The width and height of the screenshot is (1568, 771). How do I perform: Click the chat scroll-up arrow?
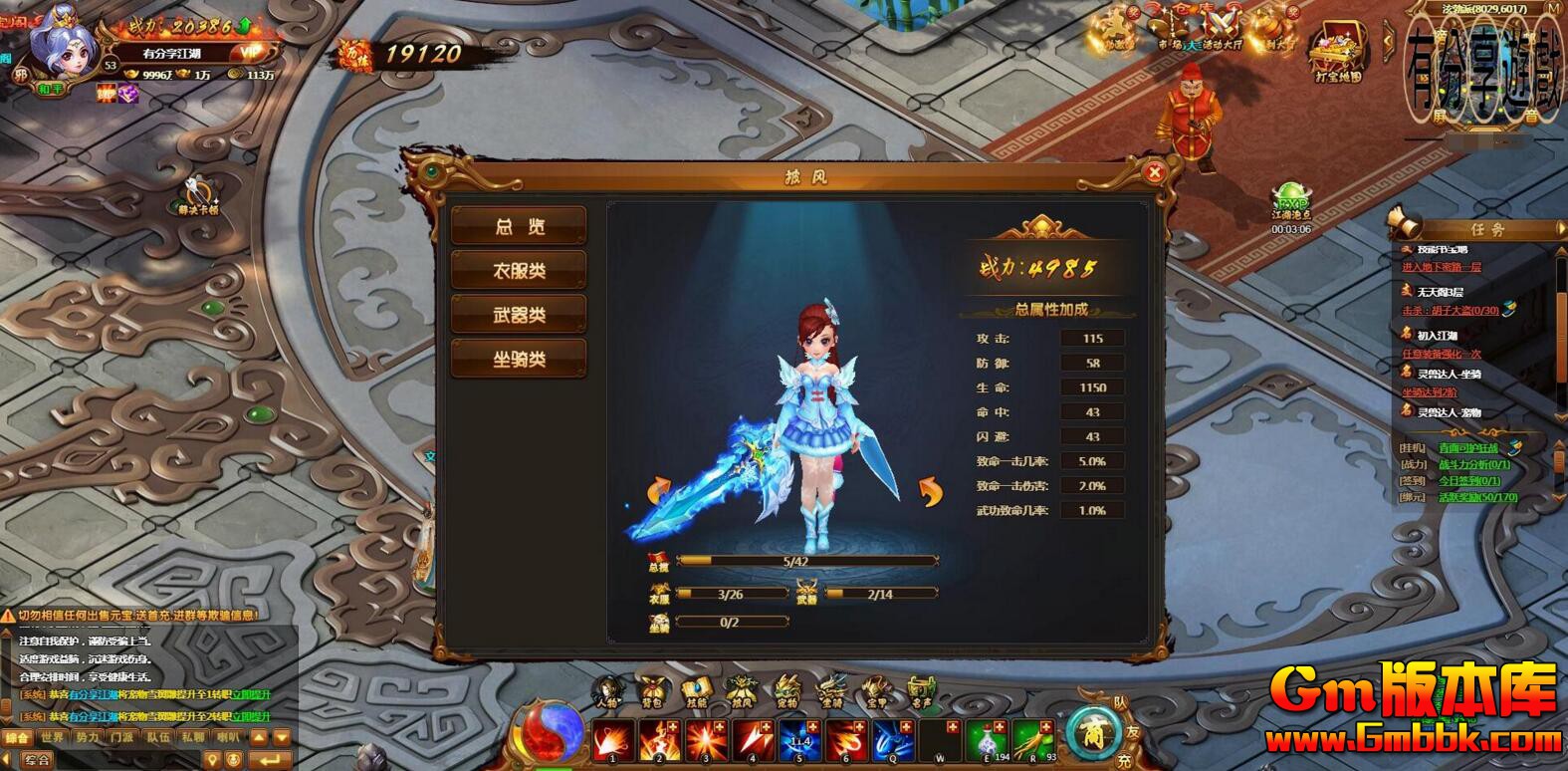[259, 736]
